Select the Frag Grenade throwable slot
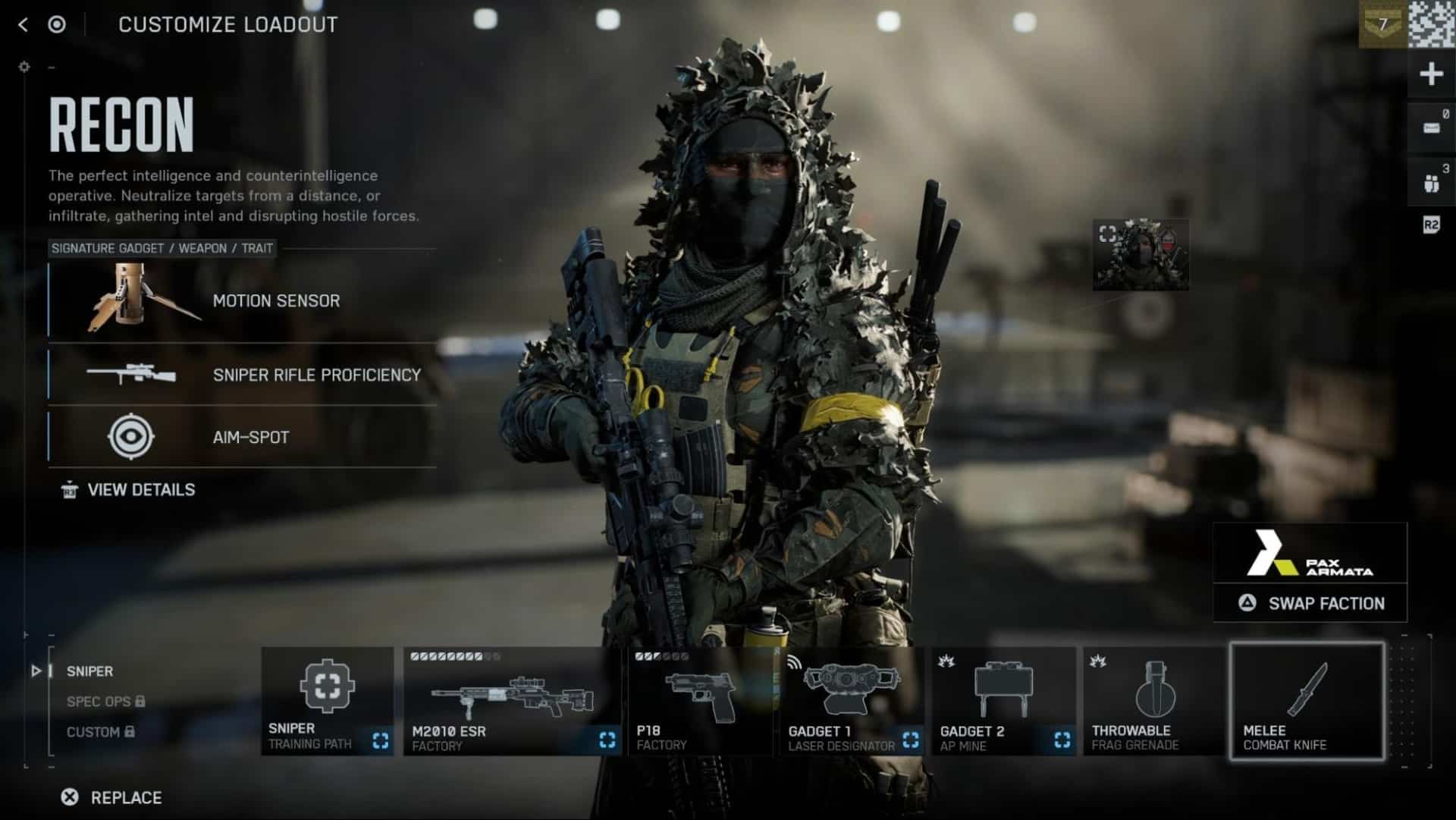This screenshot has width=1456, height=820. [x=1154, y=701]
